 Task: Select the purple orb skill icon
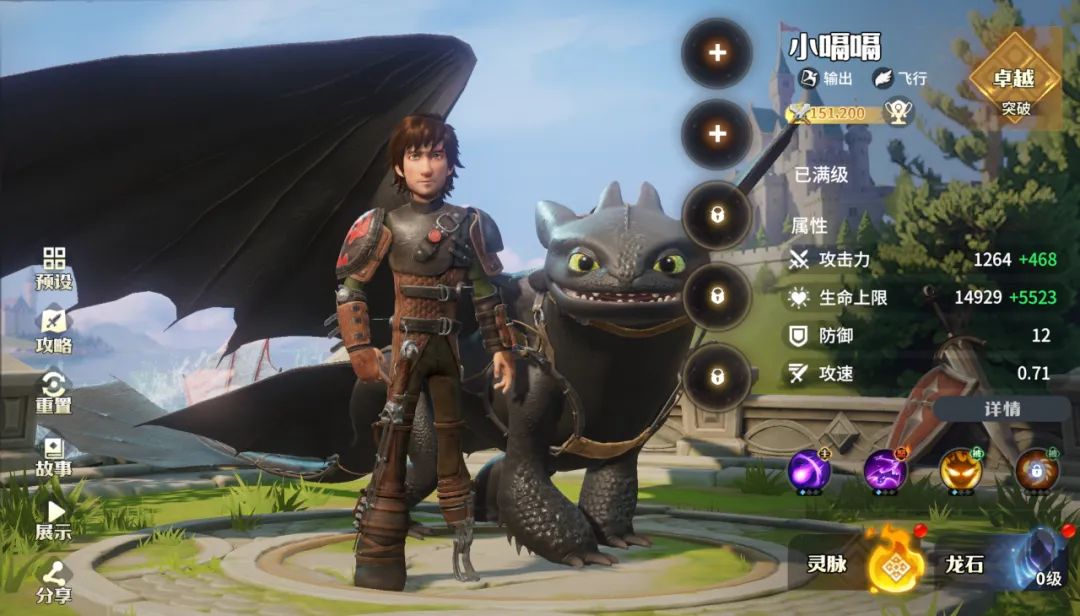(808, 470)
